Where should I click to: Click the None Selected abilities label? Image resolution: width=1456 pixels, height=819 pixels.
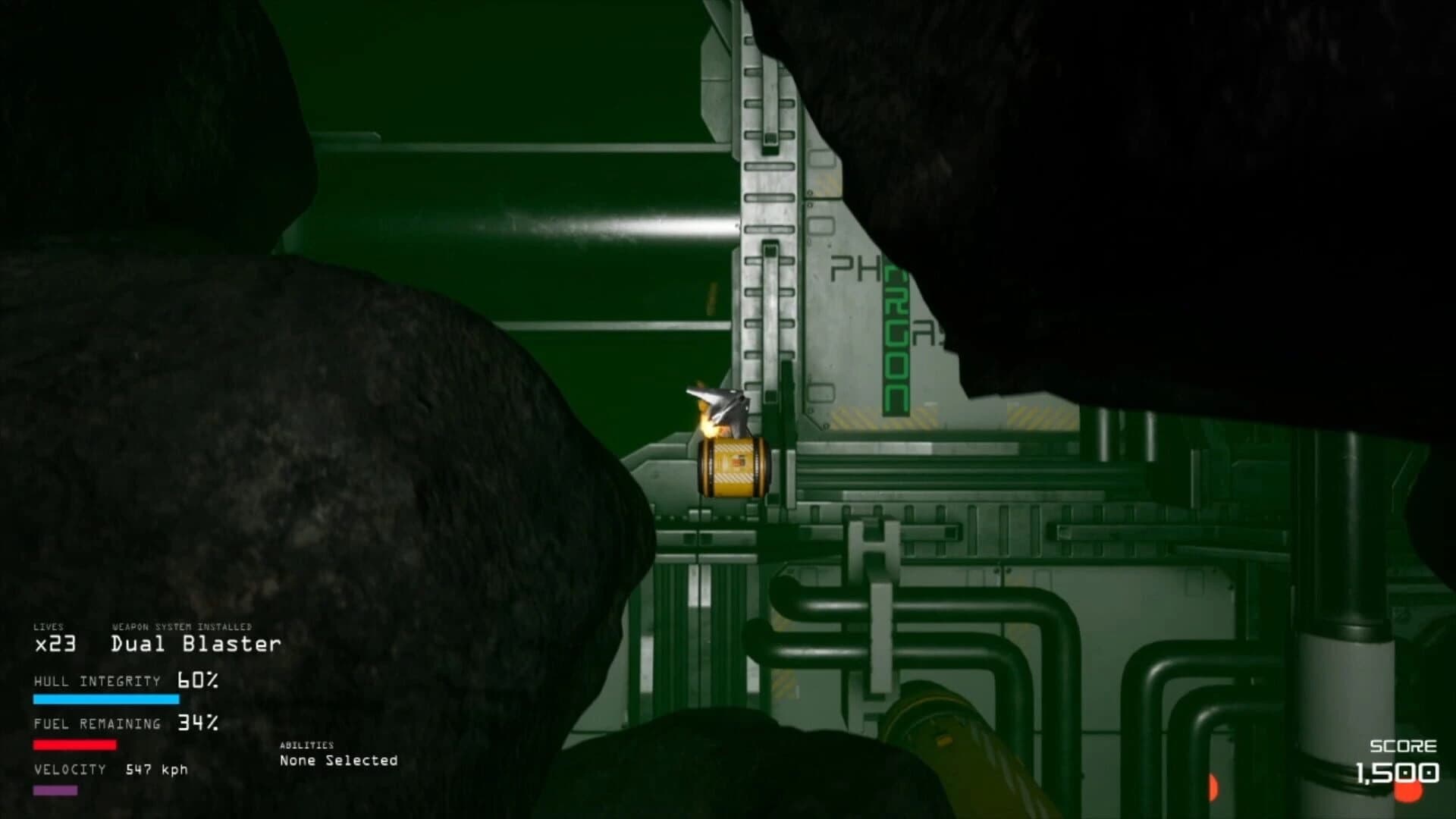[339, 760]
